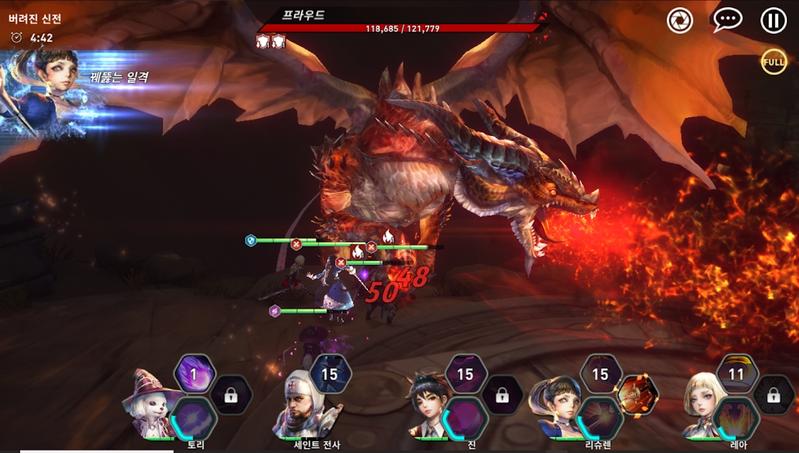Pause the battle

(773, 19)
